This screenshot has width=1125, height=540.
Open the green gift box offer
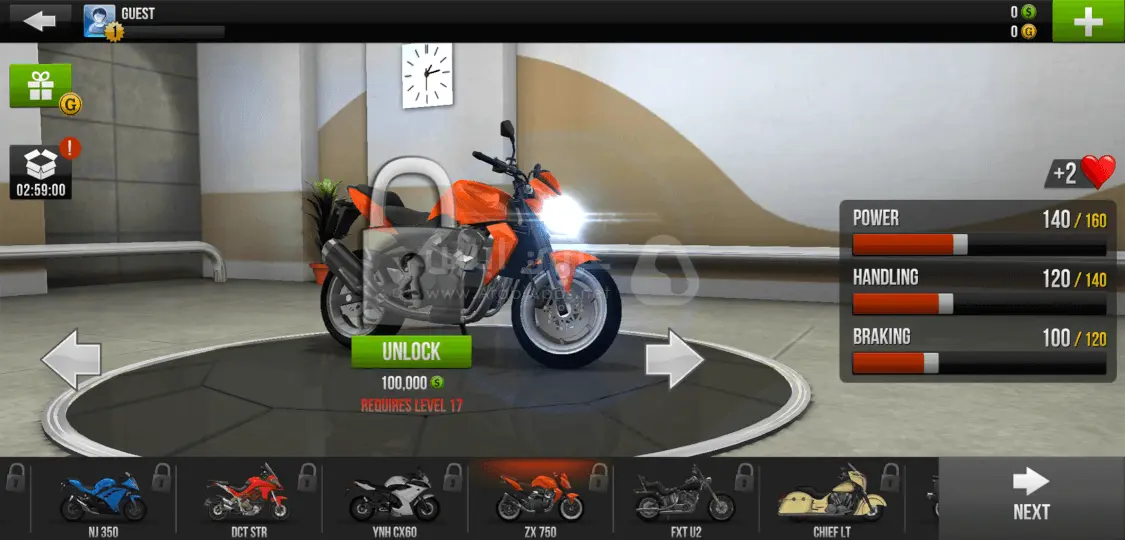point(42,87)
